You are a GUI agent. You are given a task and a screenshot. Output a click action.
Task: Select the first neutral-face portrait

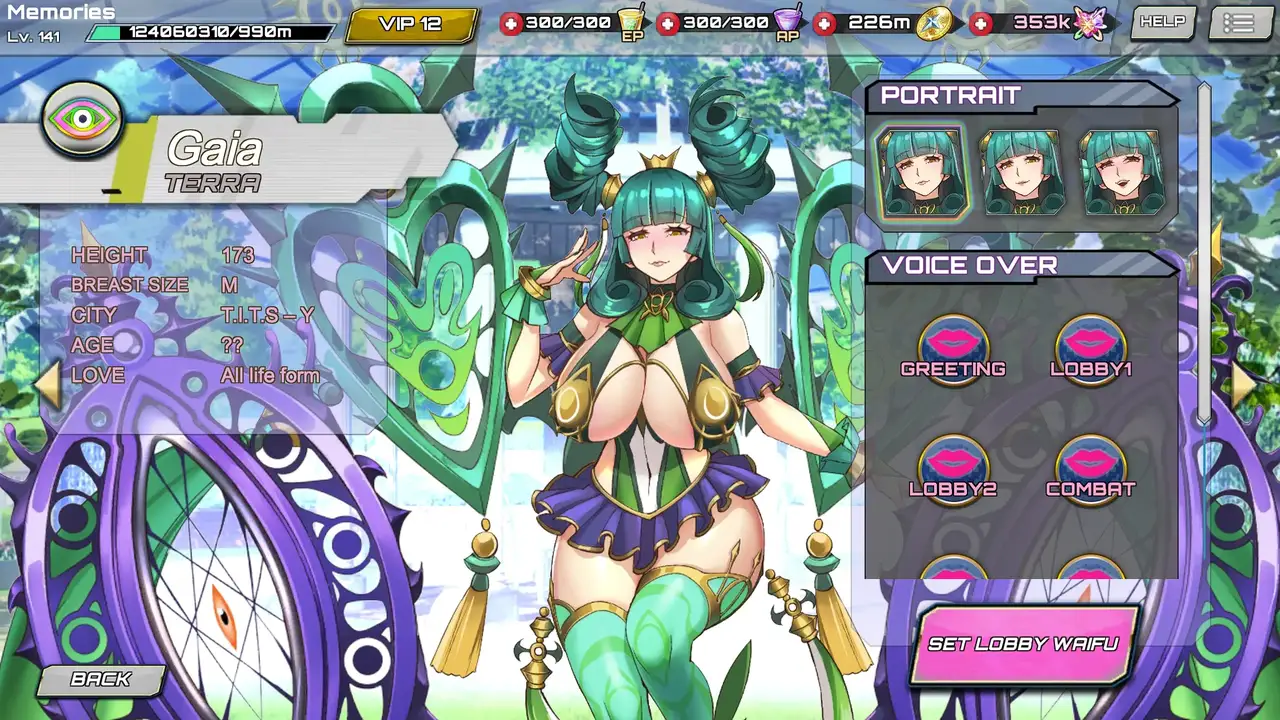(920, 172)
